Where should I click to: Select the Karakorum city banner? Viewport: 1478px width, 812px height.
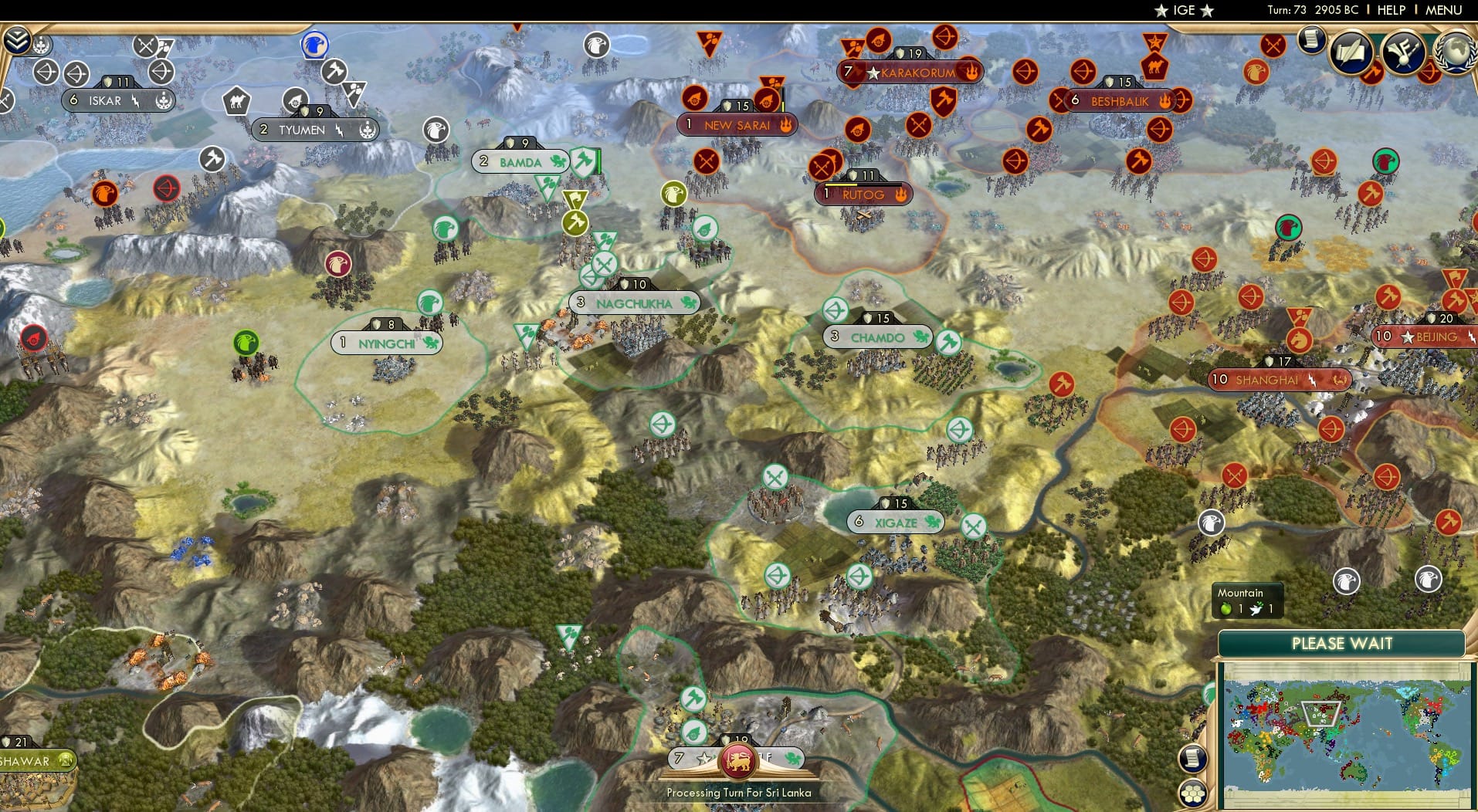pyautogui.click(x=912, y=71)
